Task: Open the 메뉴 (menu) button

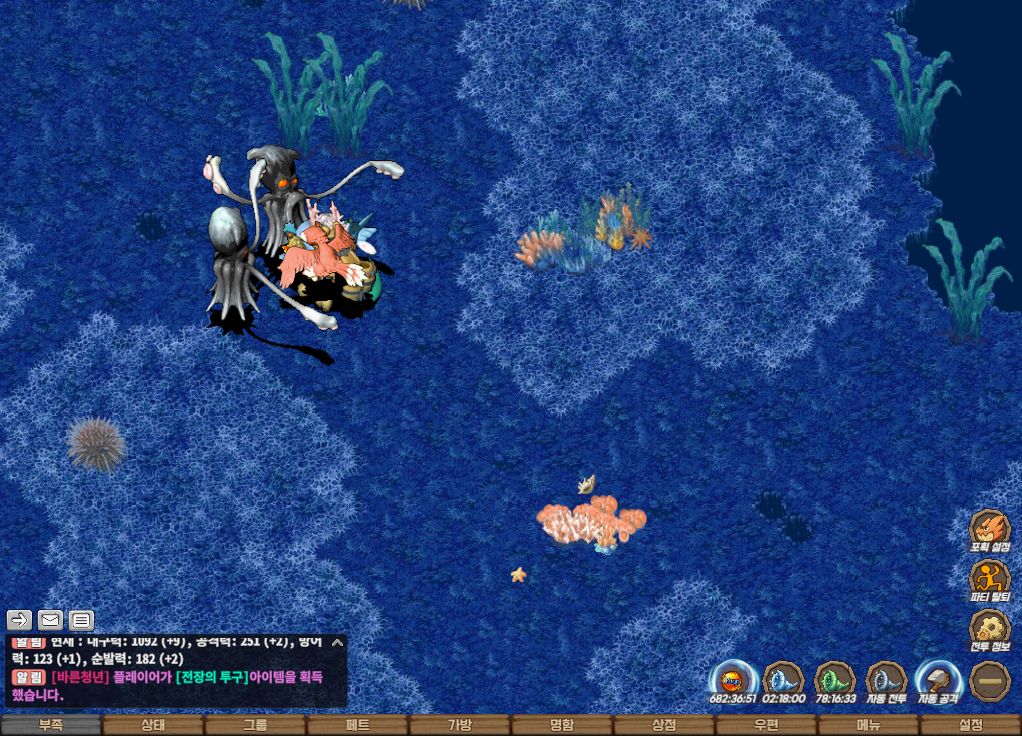Action: pos(868,725)
